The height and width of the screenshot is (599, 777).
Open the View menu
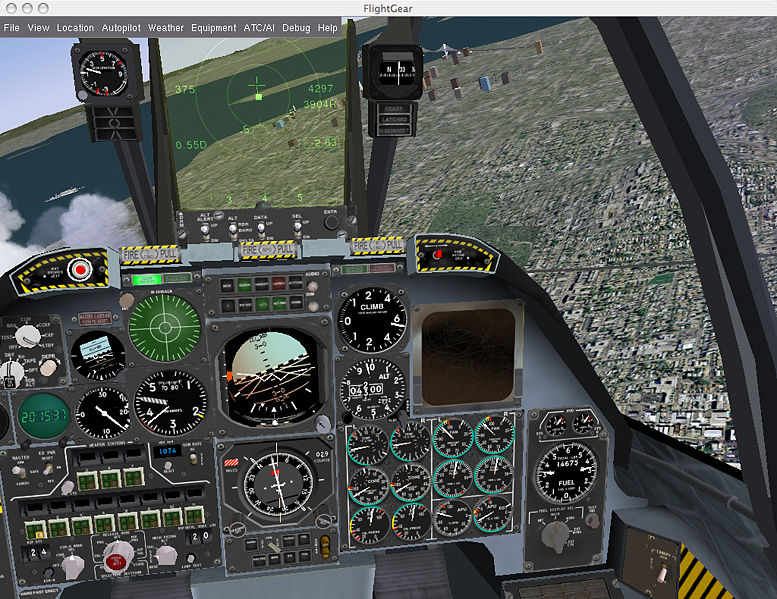38,28
